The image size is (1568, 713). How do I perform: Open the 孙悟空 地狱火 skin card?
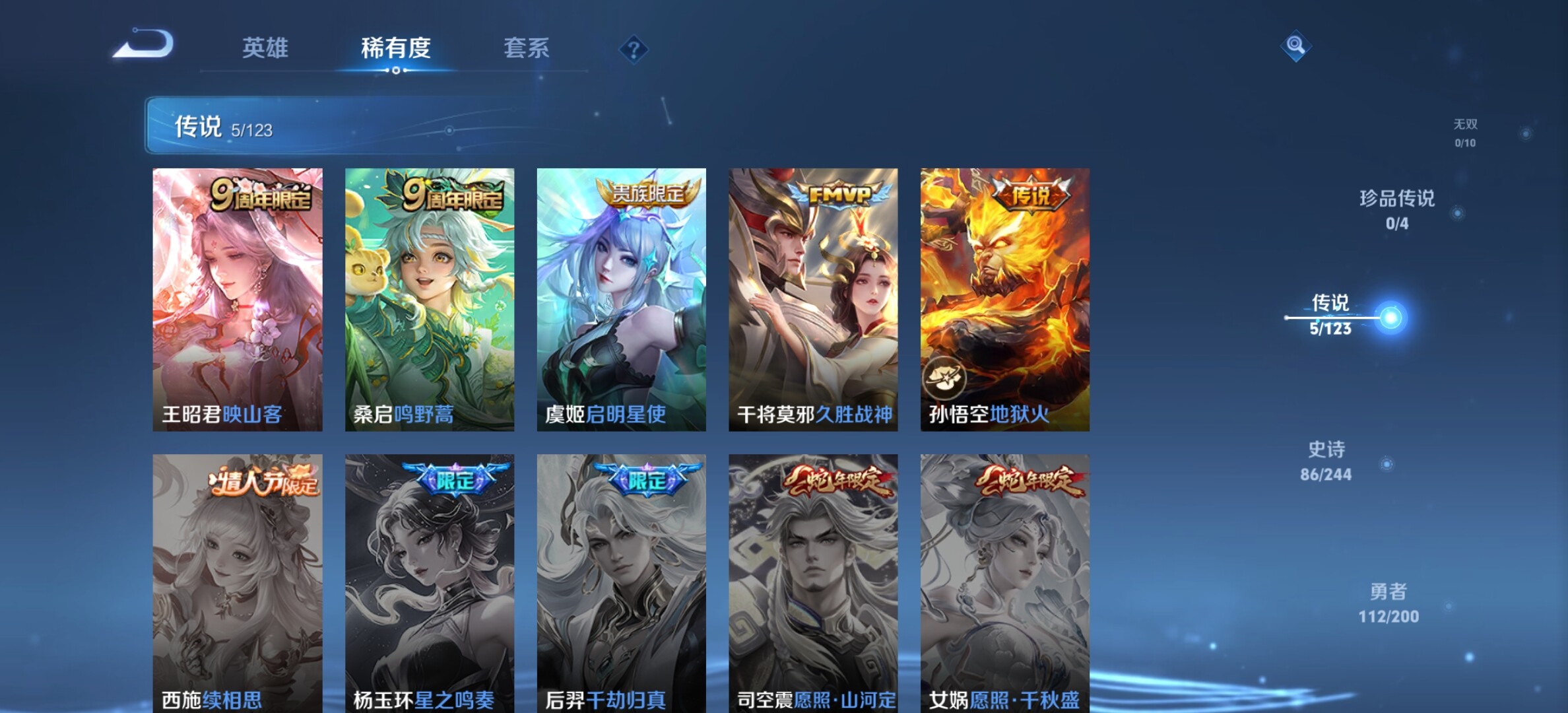(1005, 299)
